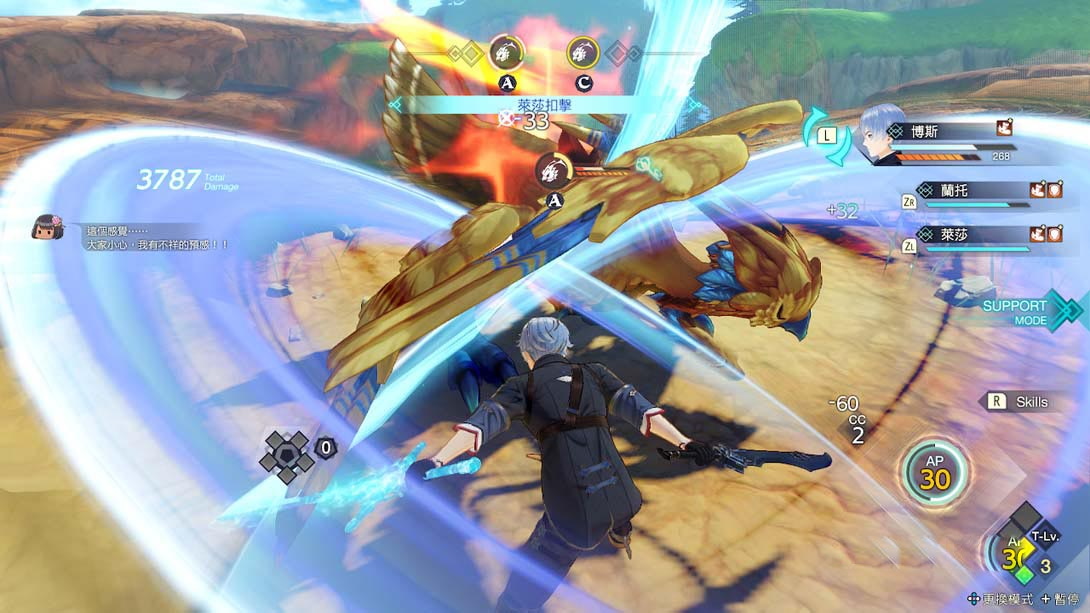Select the enemy marker labeled C
Screen dimensions: 1090x613
(583, 52)
